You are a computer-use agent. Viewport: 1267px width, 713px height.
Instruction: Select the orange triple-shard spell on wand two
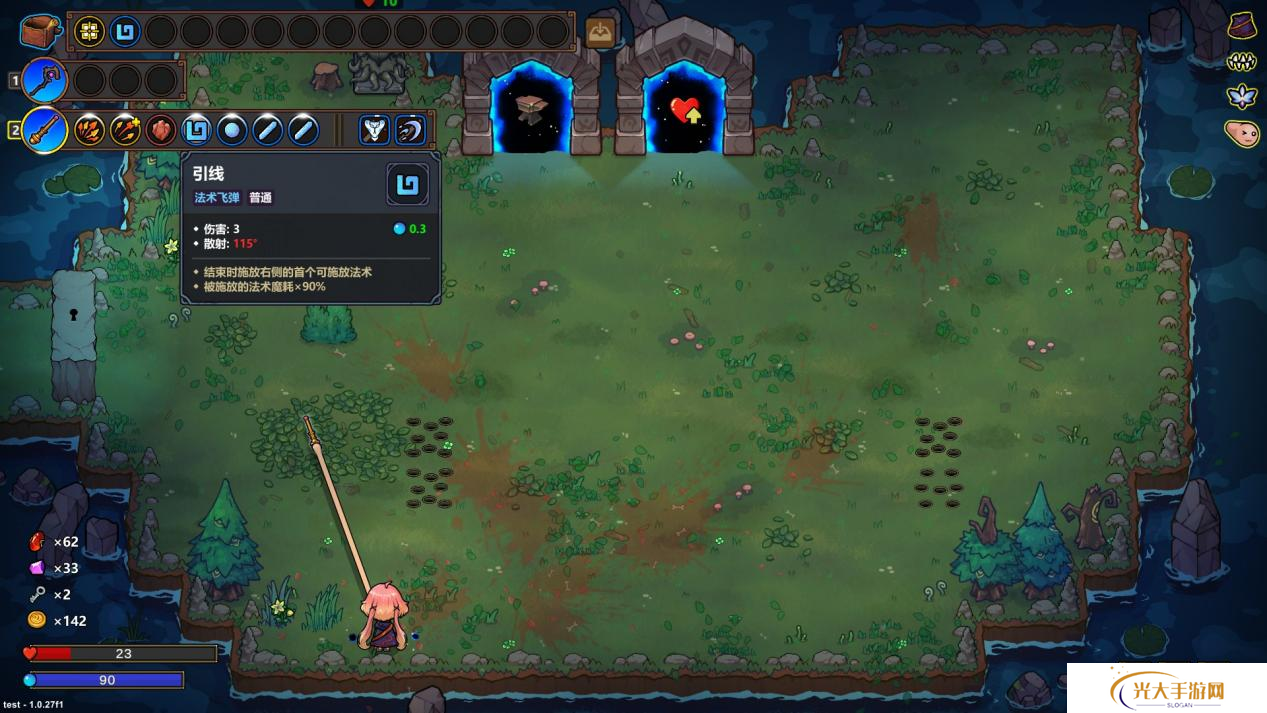pos(90,130)
